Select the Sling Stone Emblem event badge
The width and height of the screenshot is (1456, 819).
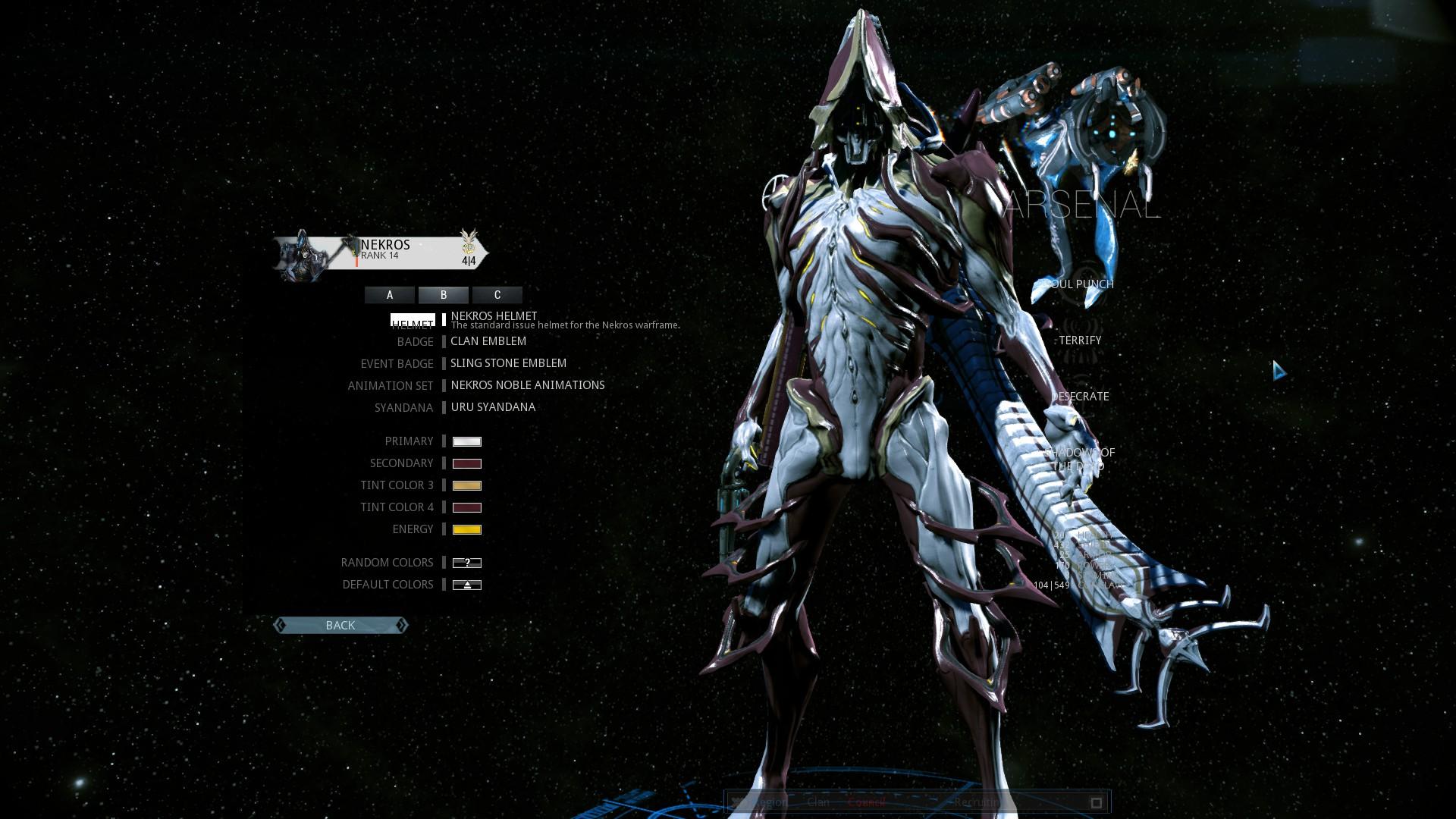pyautogui.click(x=508, y=363)
